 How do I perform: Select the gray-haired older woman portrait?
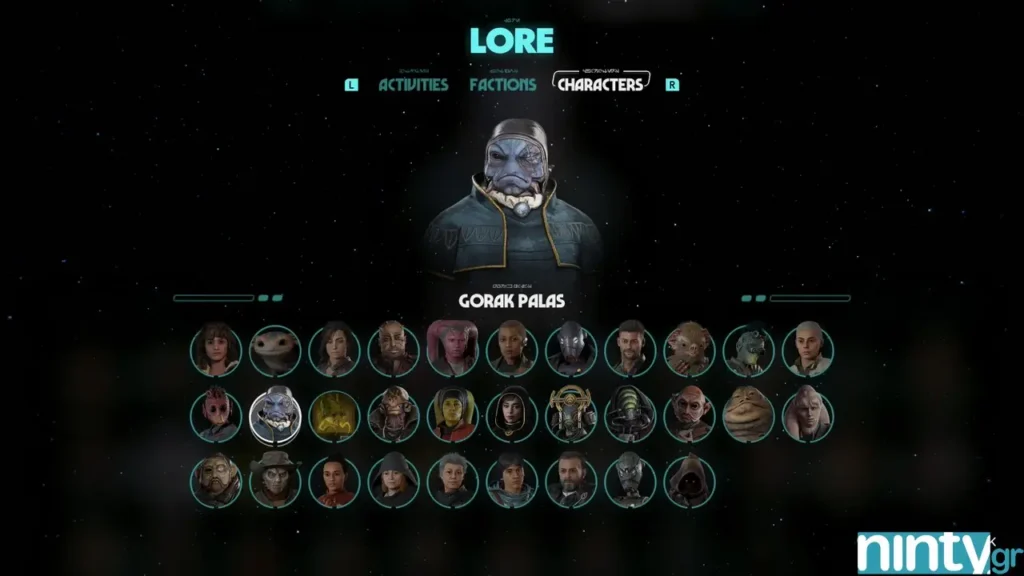coord(453,480)
